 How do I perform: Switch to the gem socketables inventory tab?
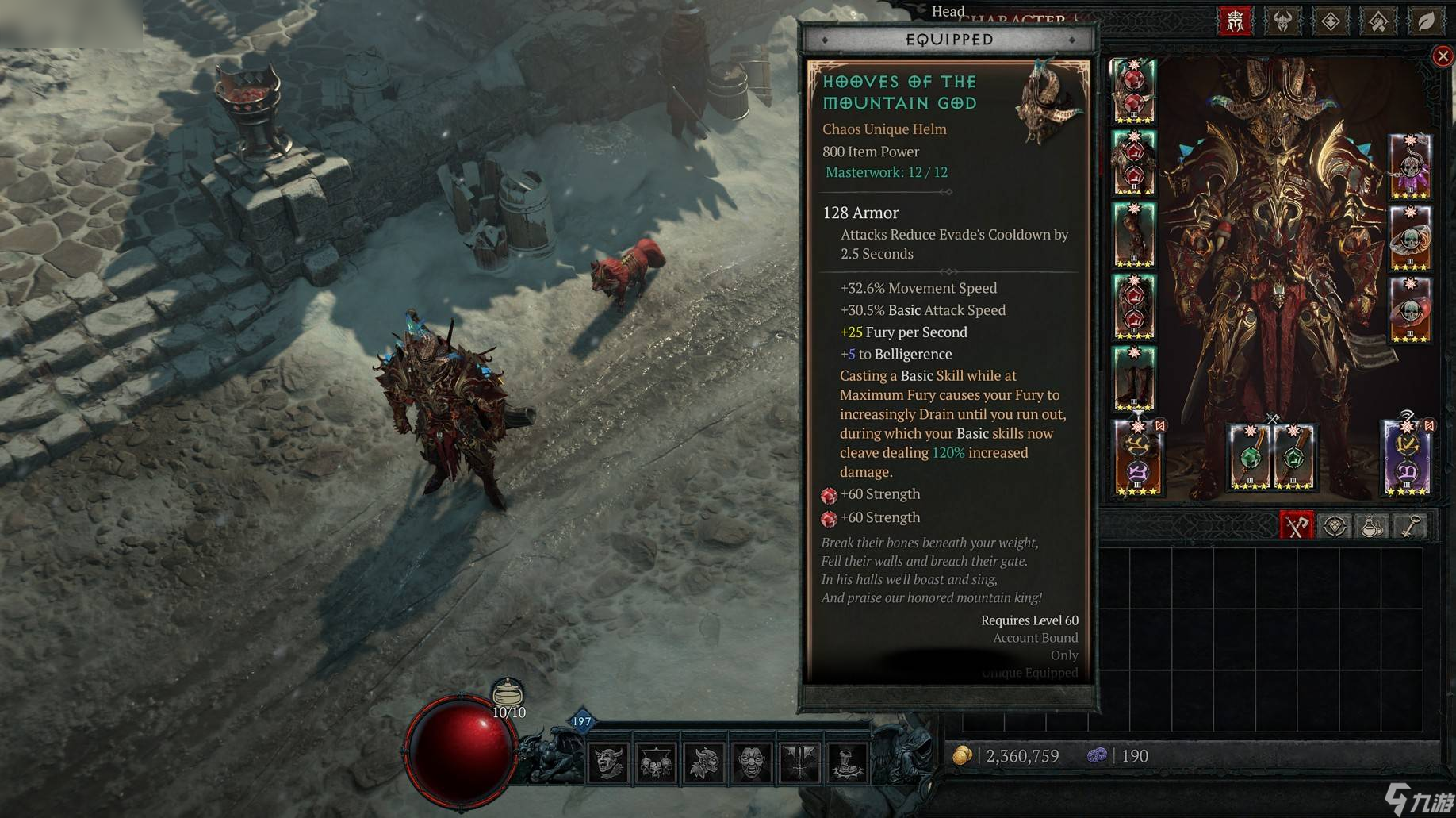tap(1335, 526)
